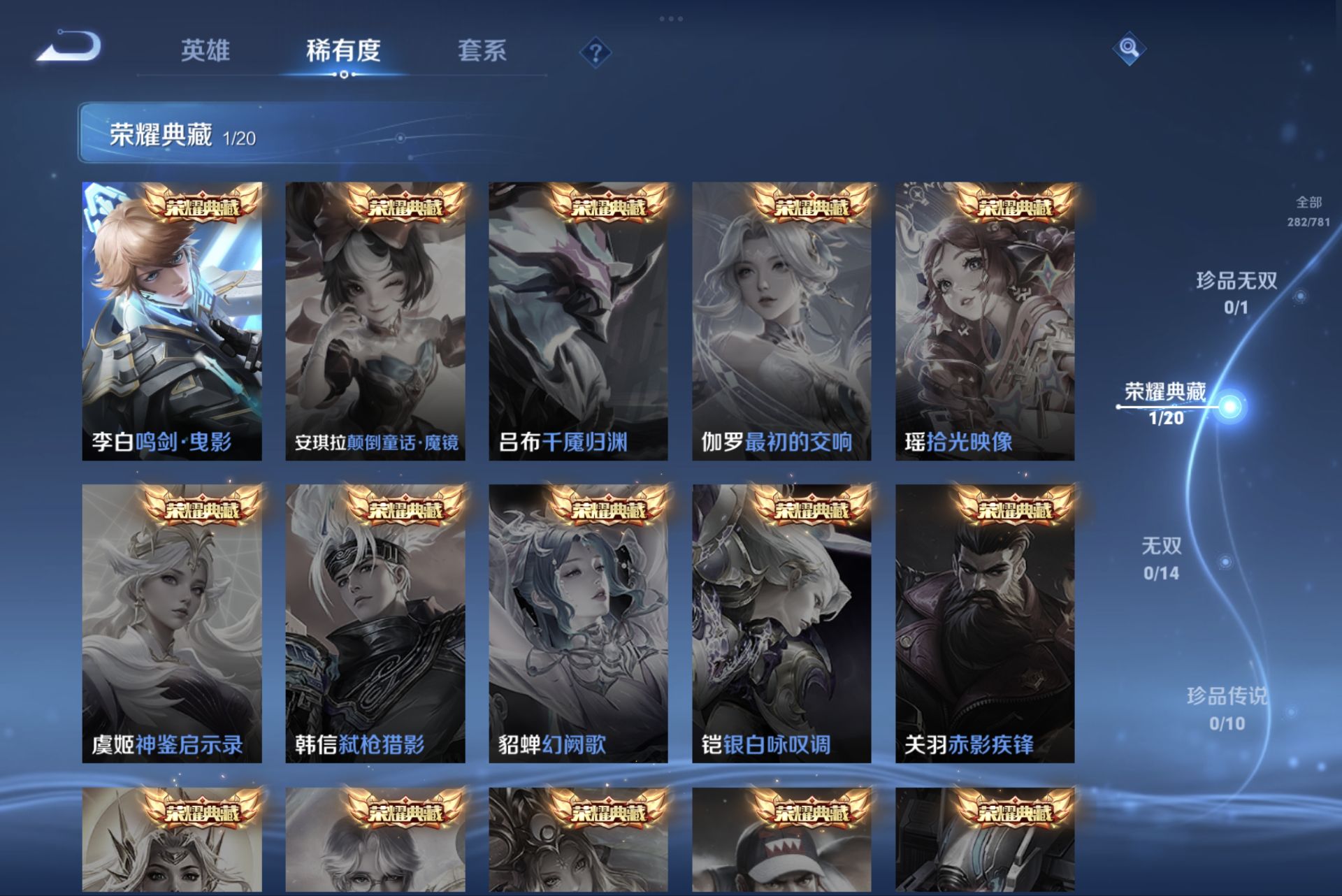Image resolution: width=1342 pixels, height=896 pixels.
Task: Click the search magnifier icon
Action: point(1130,49)
